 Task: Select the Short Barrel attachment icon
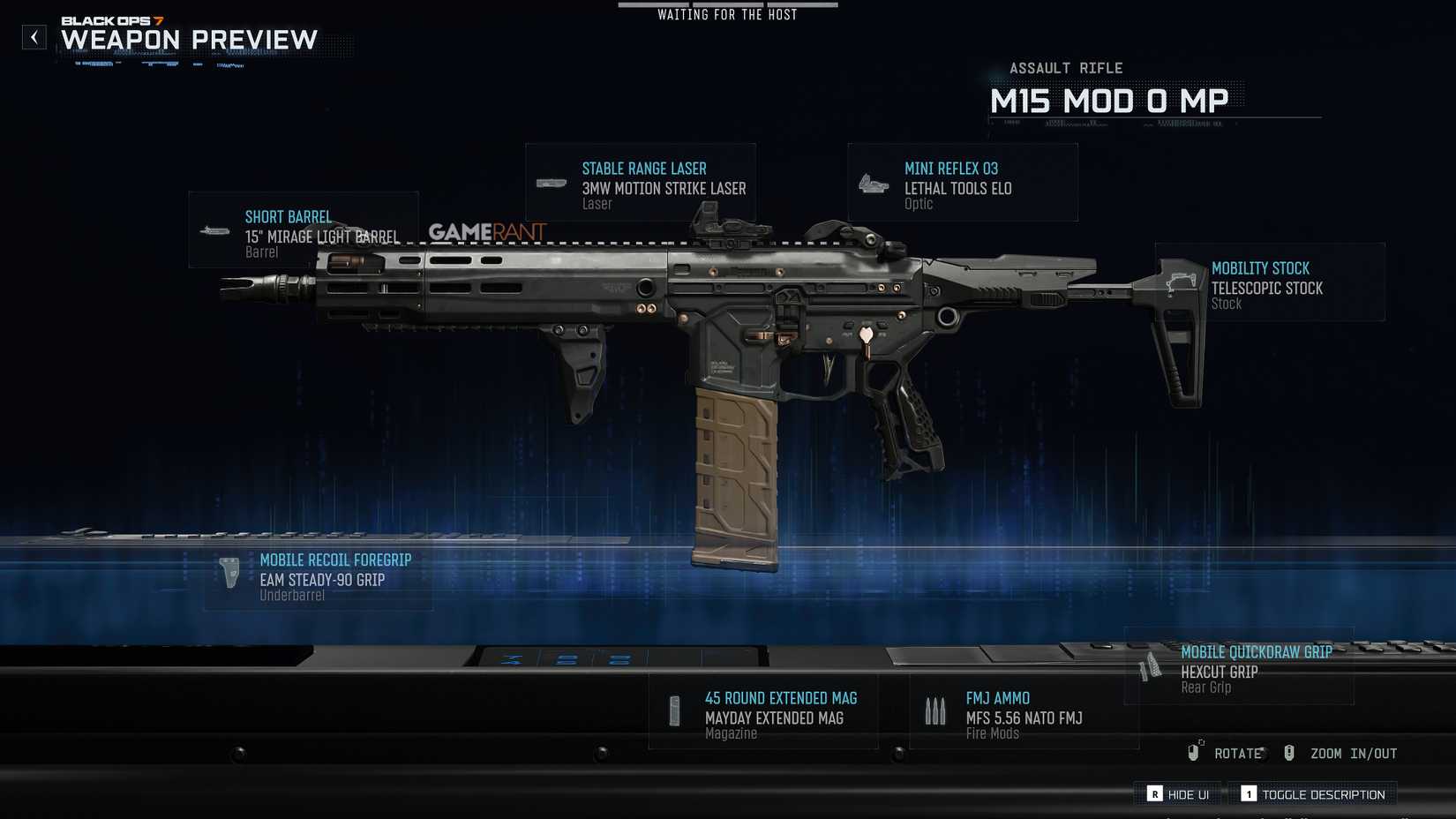214,229
